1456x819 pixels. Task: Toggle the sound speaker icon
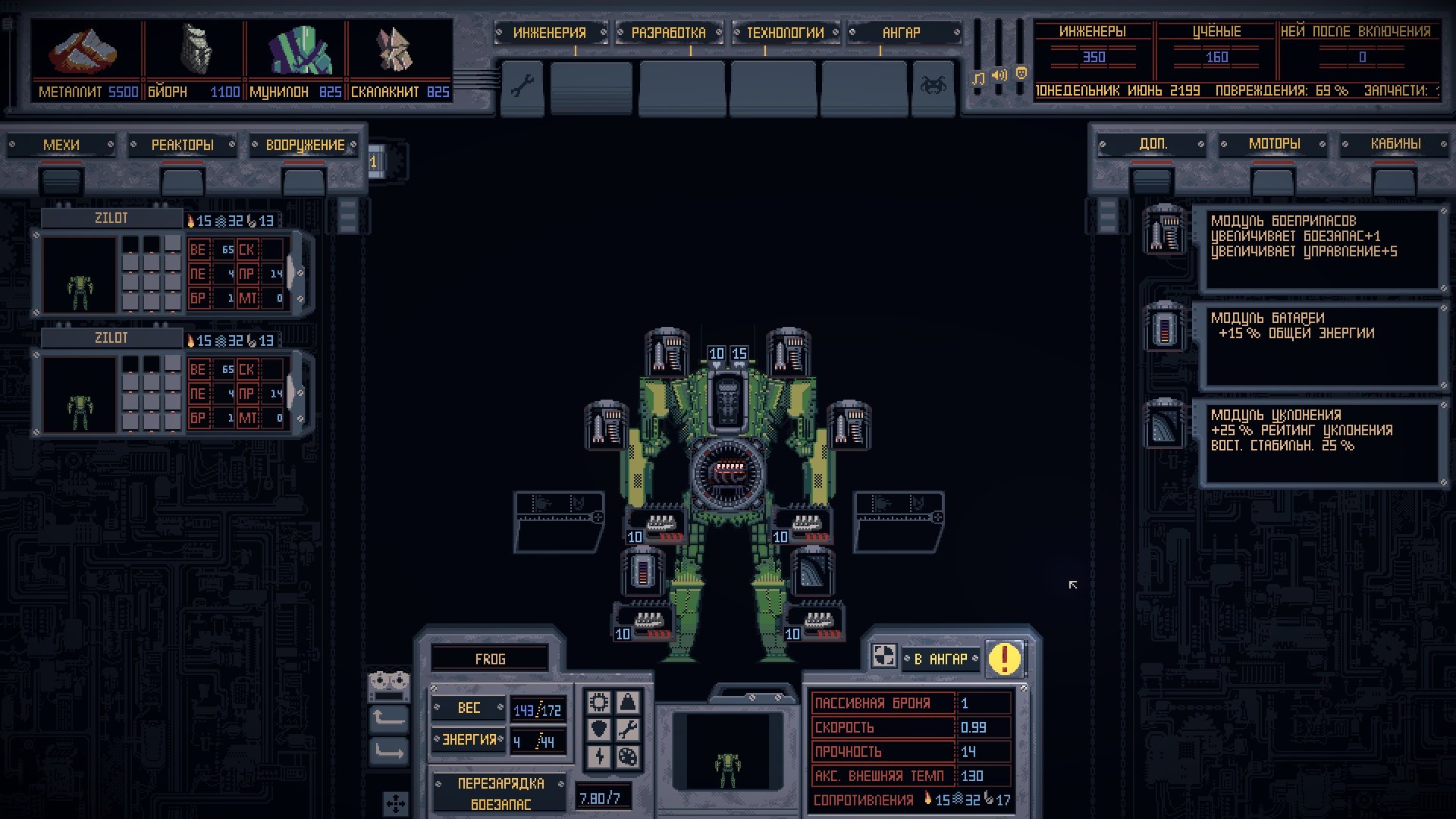pyautogui.click(x=999, y=75)
